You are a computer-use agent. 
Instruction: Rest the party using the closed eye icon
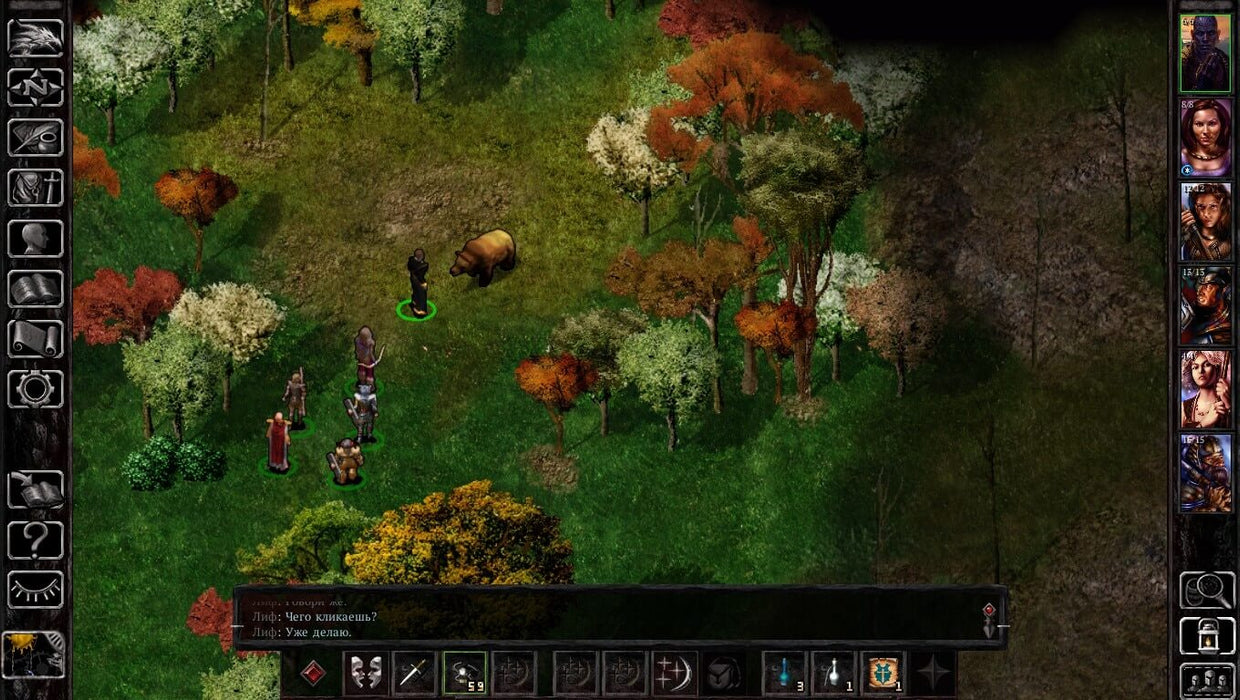coord(35,590)
